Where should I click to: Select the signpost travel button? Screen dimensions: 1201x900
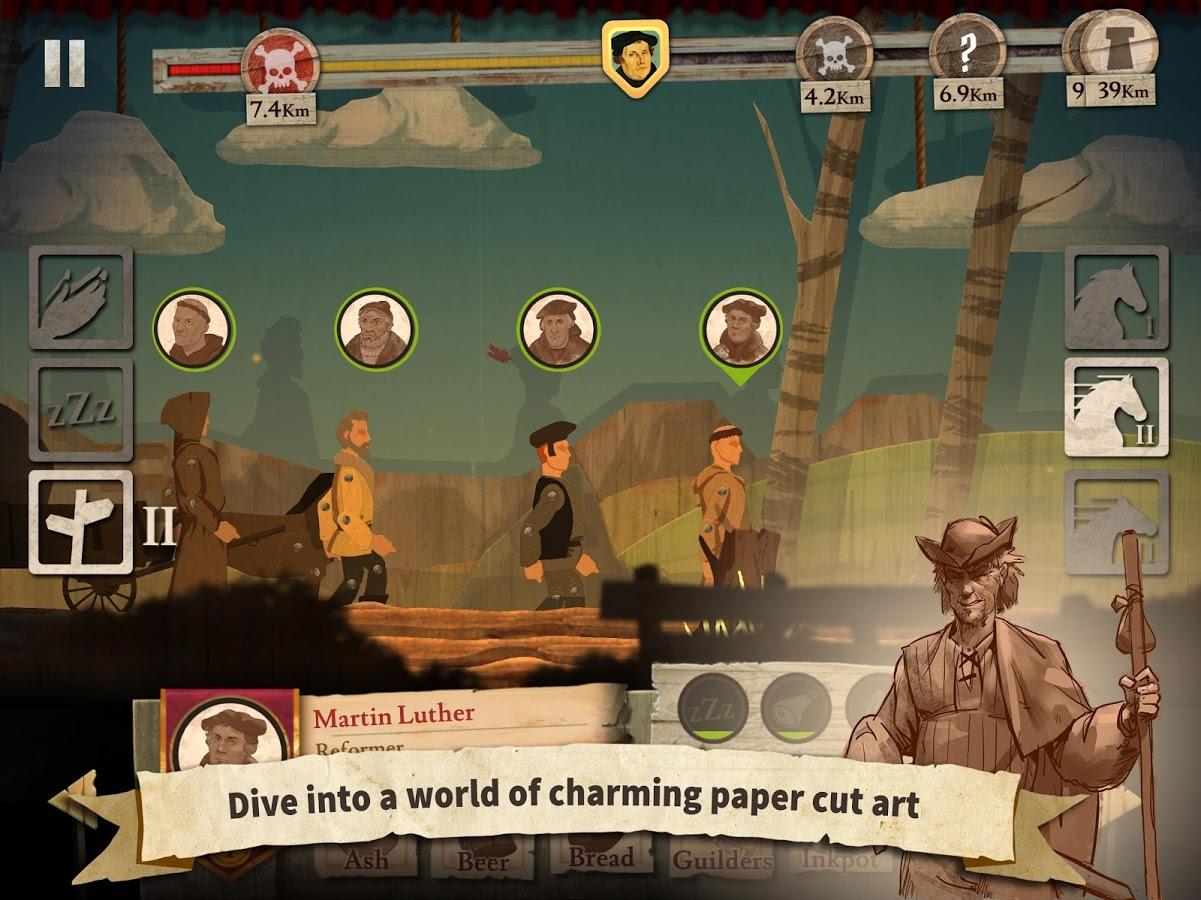(x=80, y=522)
